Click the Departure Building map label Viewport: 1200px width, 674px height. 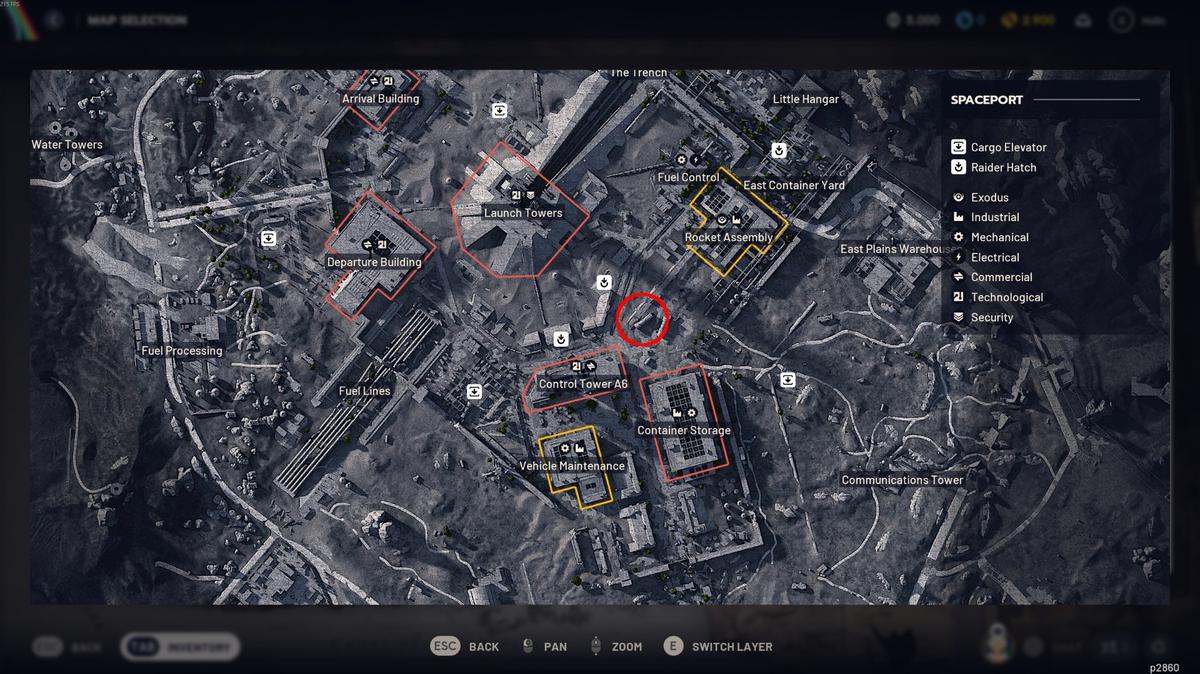374,262
